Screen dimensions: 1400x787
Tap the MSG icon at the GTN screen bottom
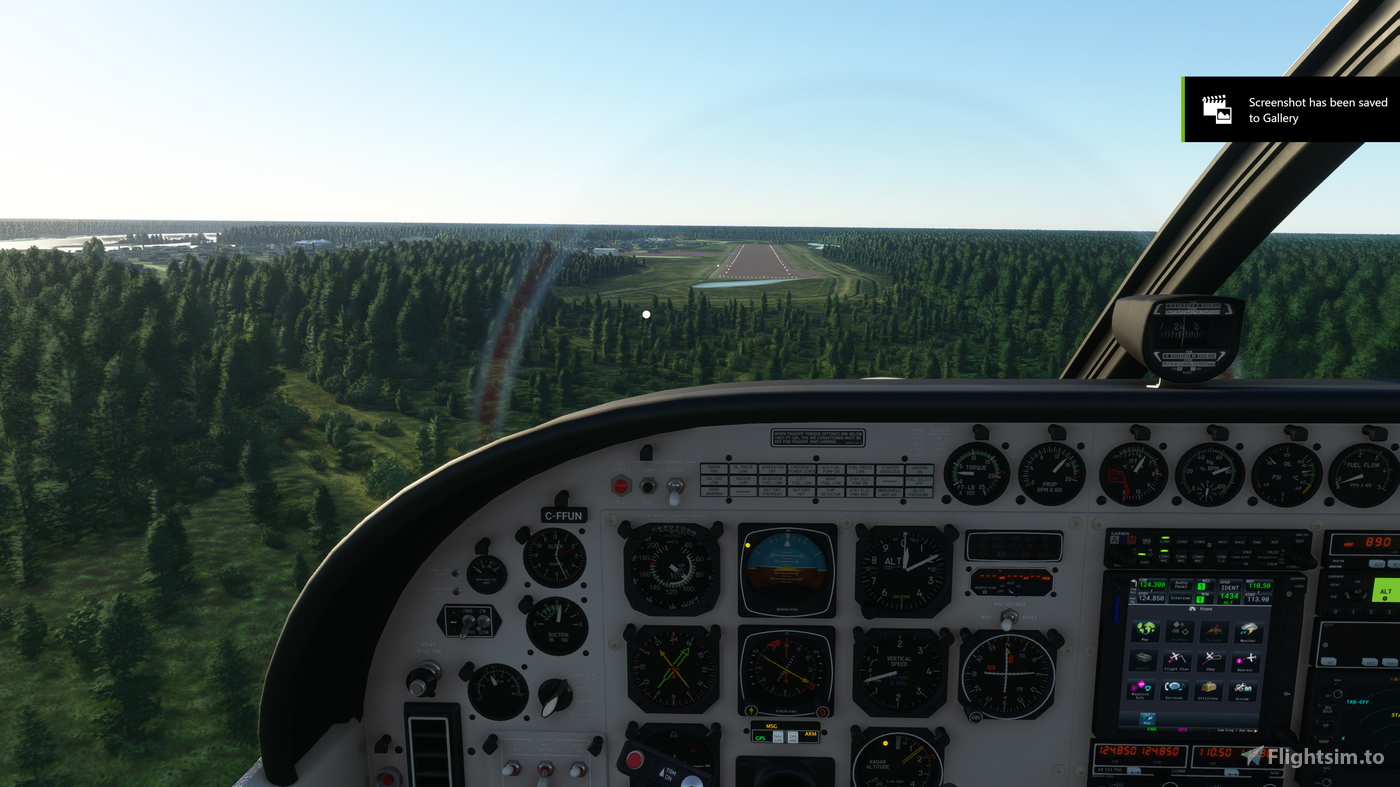click(x=1148, y=719)
